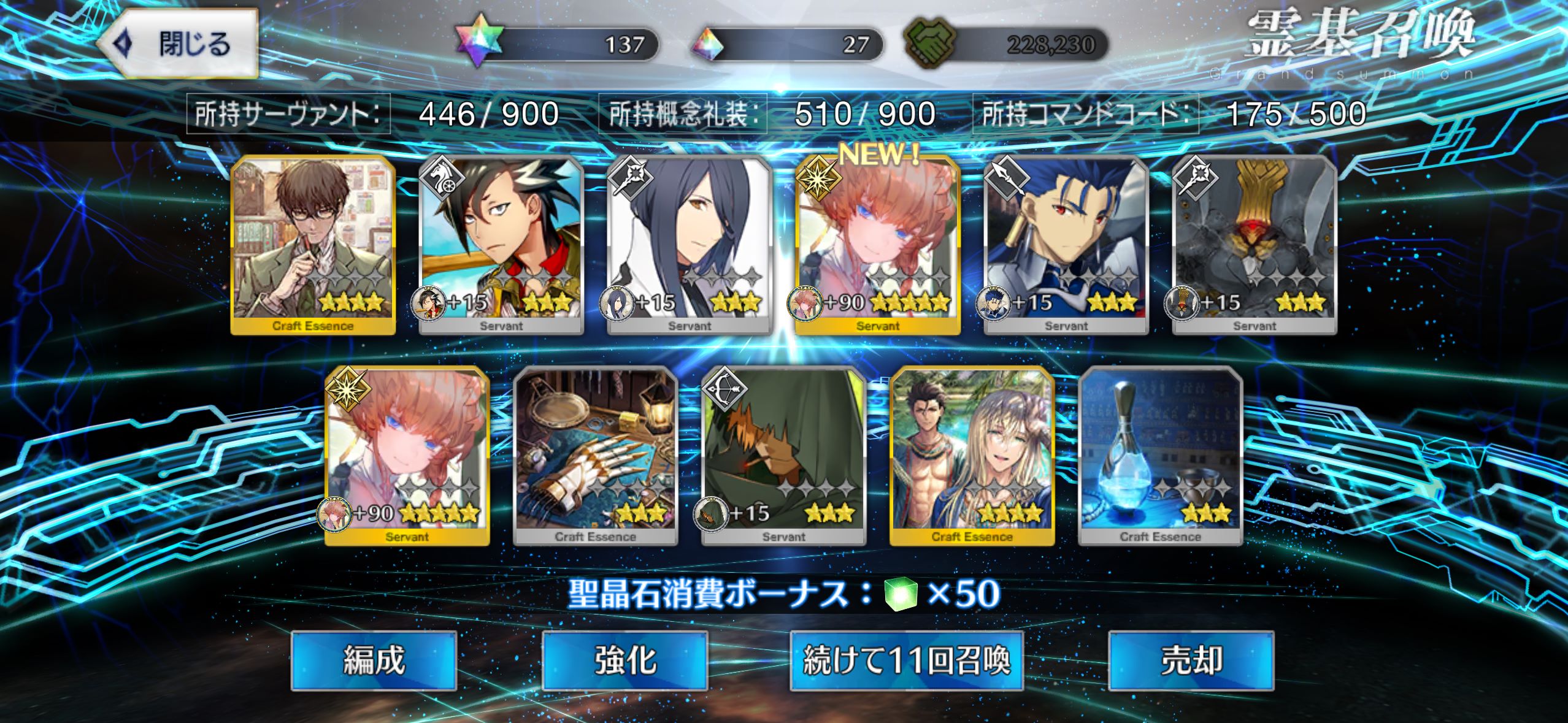
Task: Open the 売却 sell menu
Action: 1191,660
